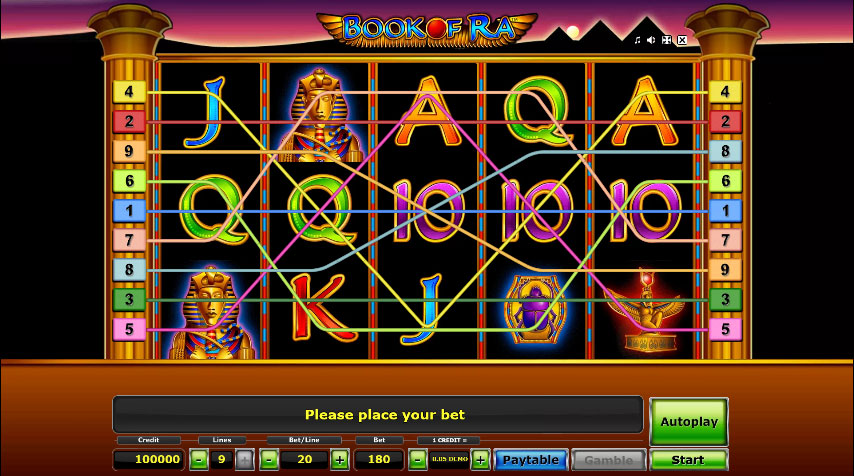Viewport: 854px width, 476px height.
Task: Increase the 1 Credit value
Action: (x=480, y=460)
